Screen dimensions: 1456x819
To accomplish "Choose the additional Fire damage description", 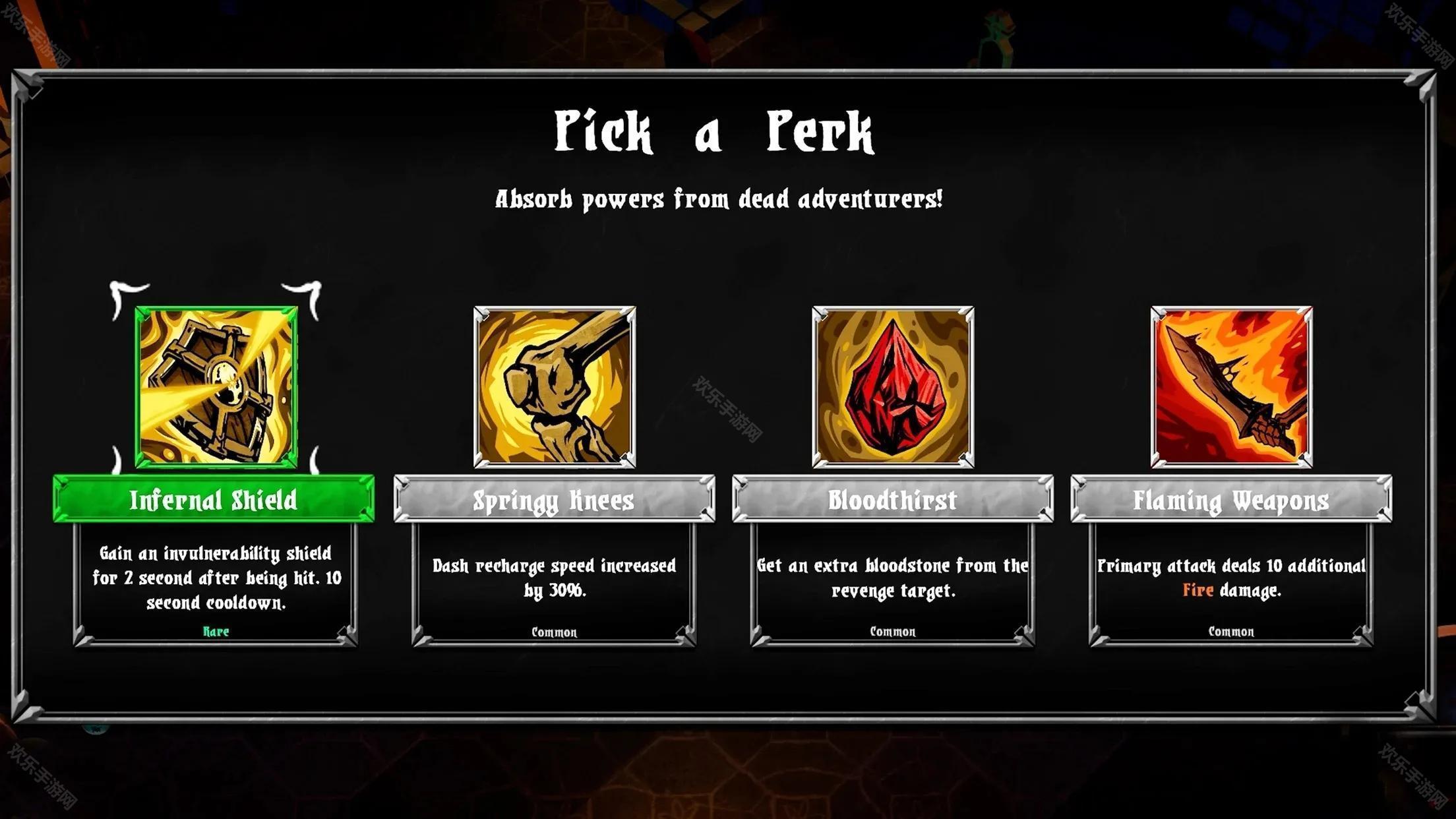I will (x=1231, y=583).
